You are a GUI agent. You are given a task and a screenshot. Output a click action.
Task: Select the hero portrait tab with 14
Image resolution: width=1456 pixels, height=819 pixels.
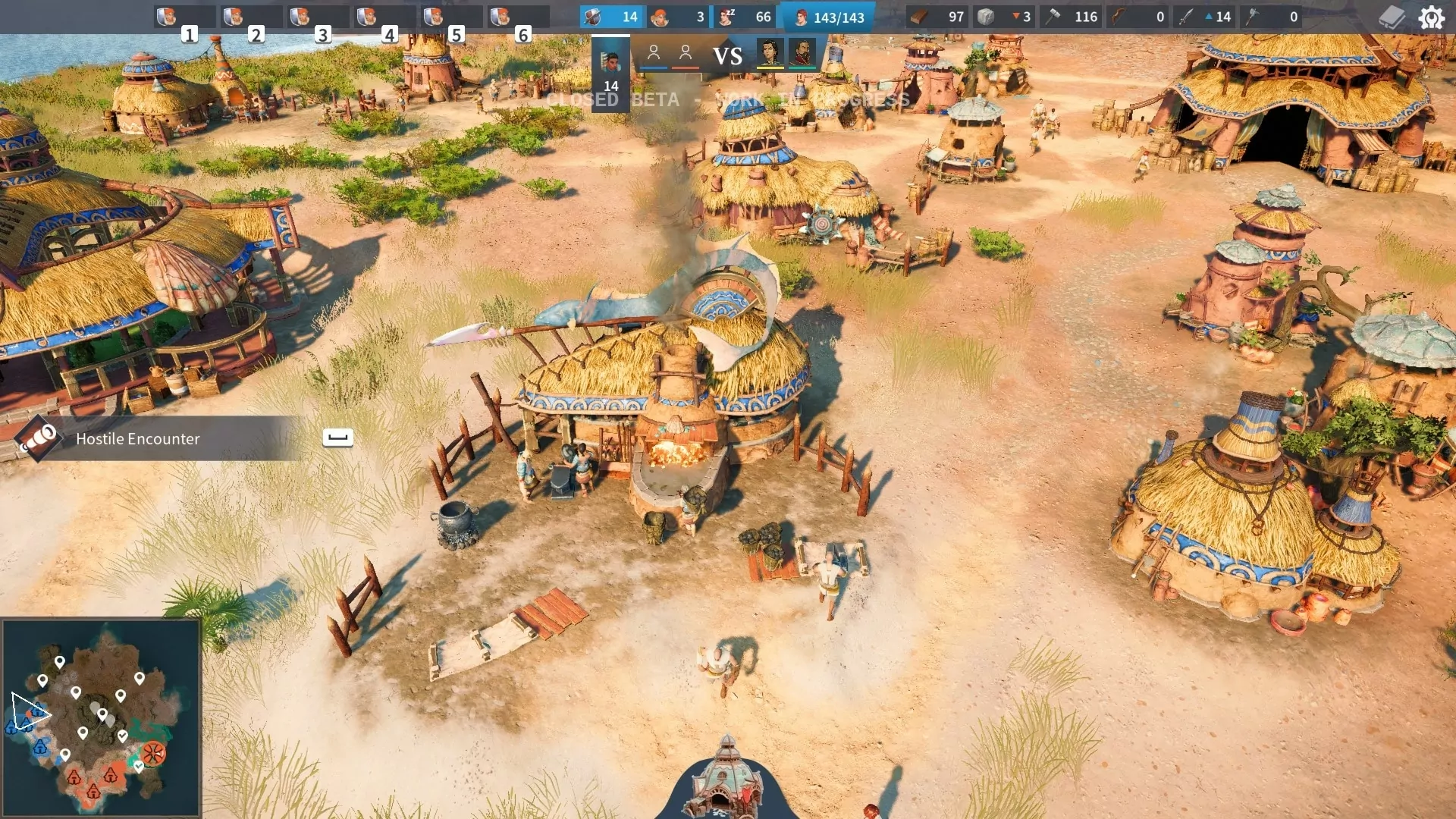click(610, 72)
